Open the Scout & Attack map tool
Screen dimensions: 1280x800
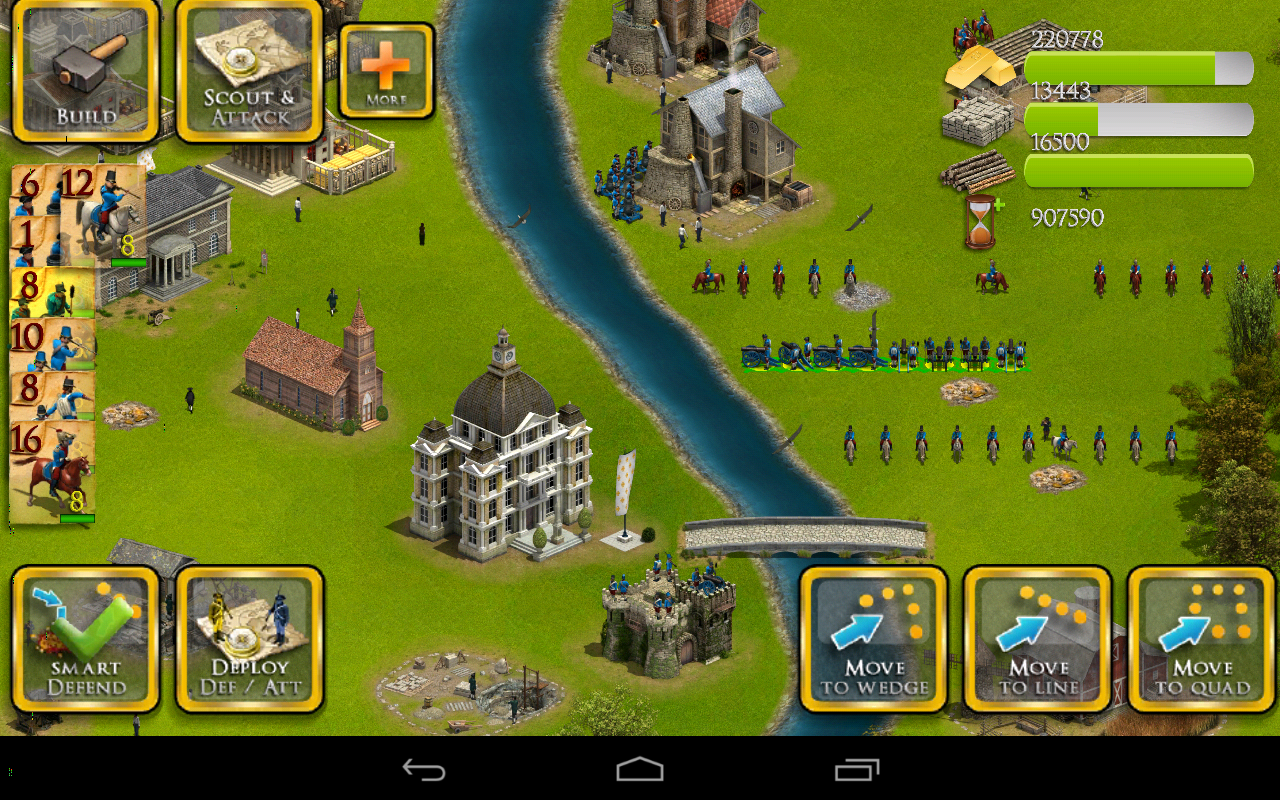pyautogui.click(x=248, y=70)
